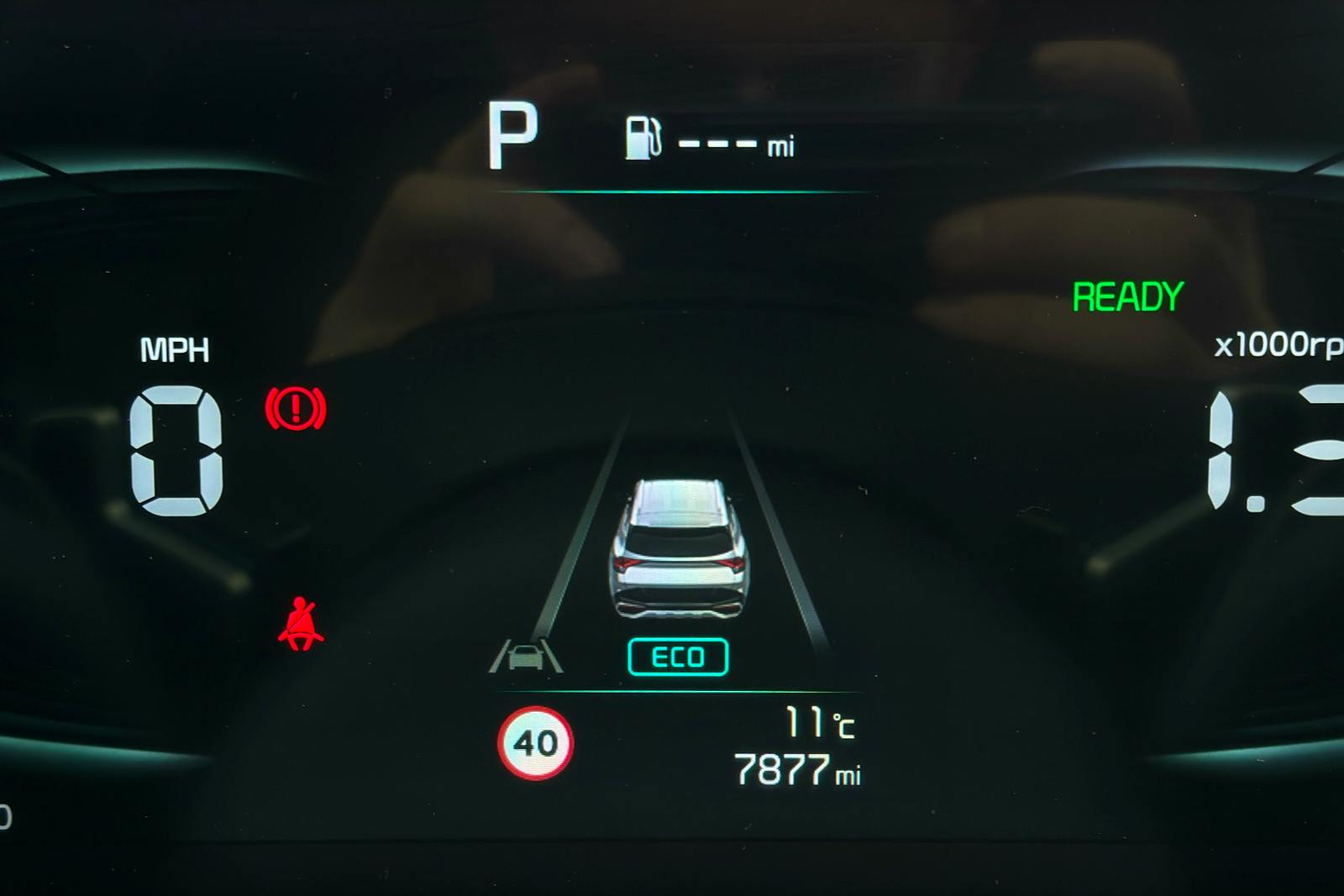Click the red parking brake warning icon
1344x896 pixels.
tap(296, 409)
